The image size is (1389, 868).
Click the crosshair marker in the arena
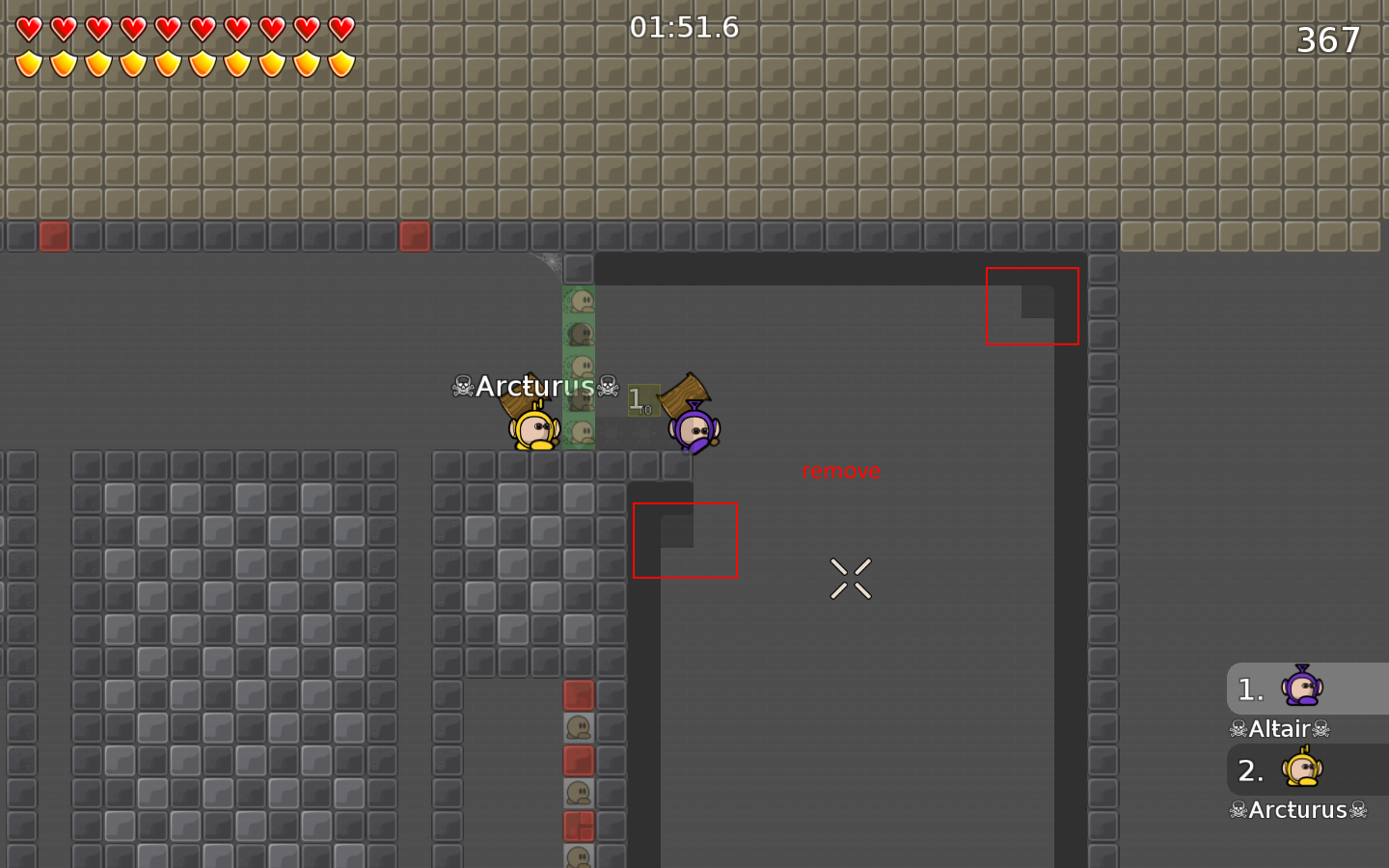click(851, 578)
